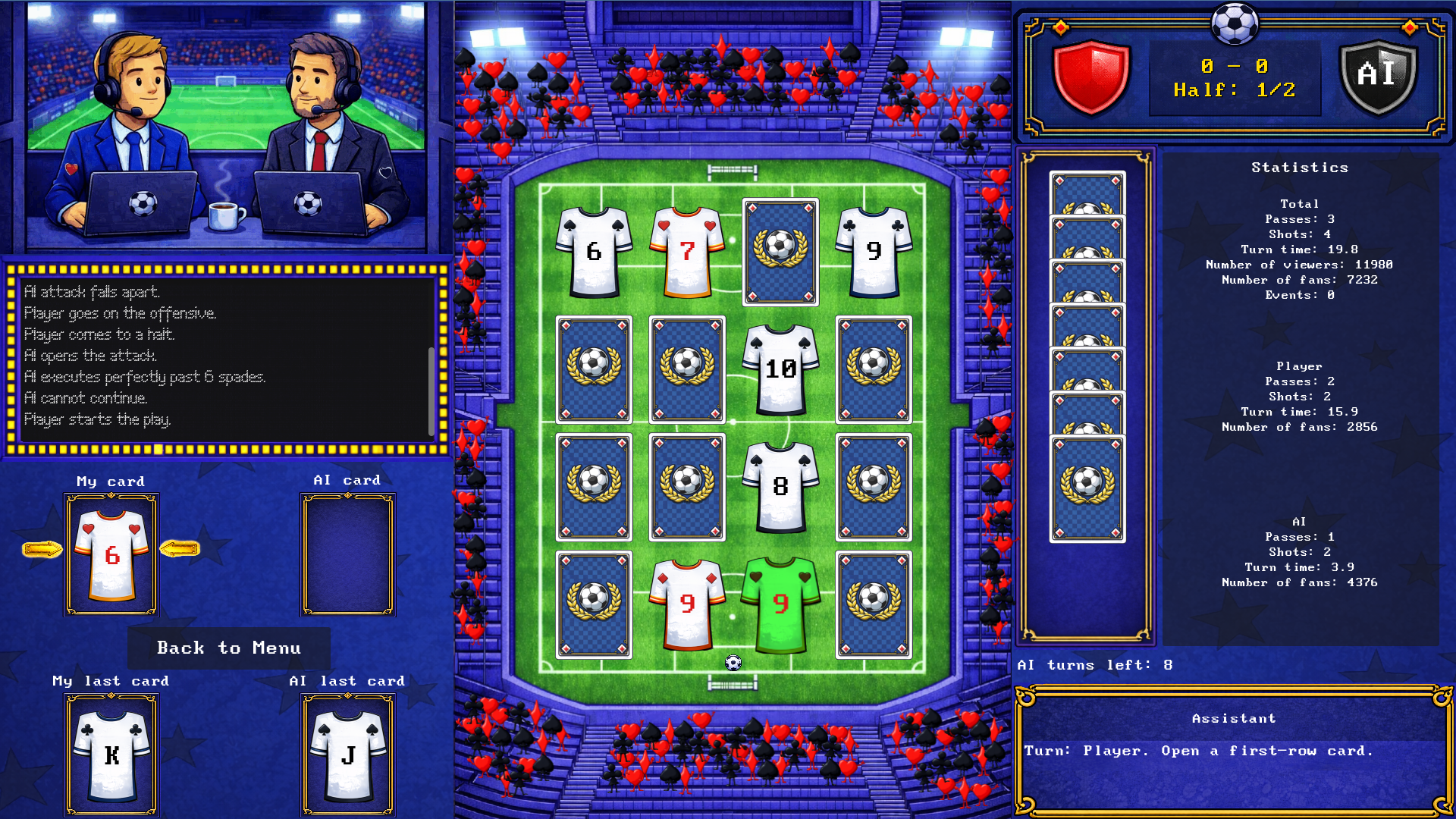Flip the face-down card in the top field row
The height and width of the screenshot is (819, 1456).
click(x=780, y=253)
